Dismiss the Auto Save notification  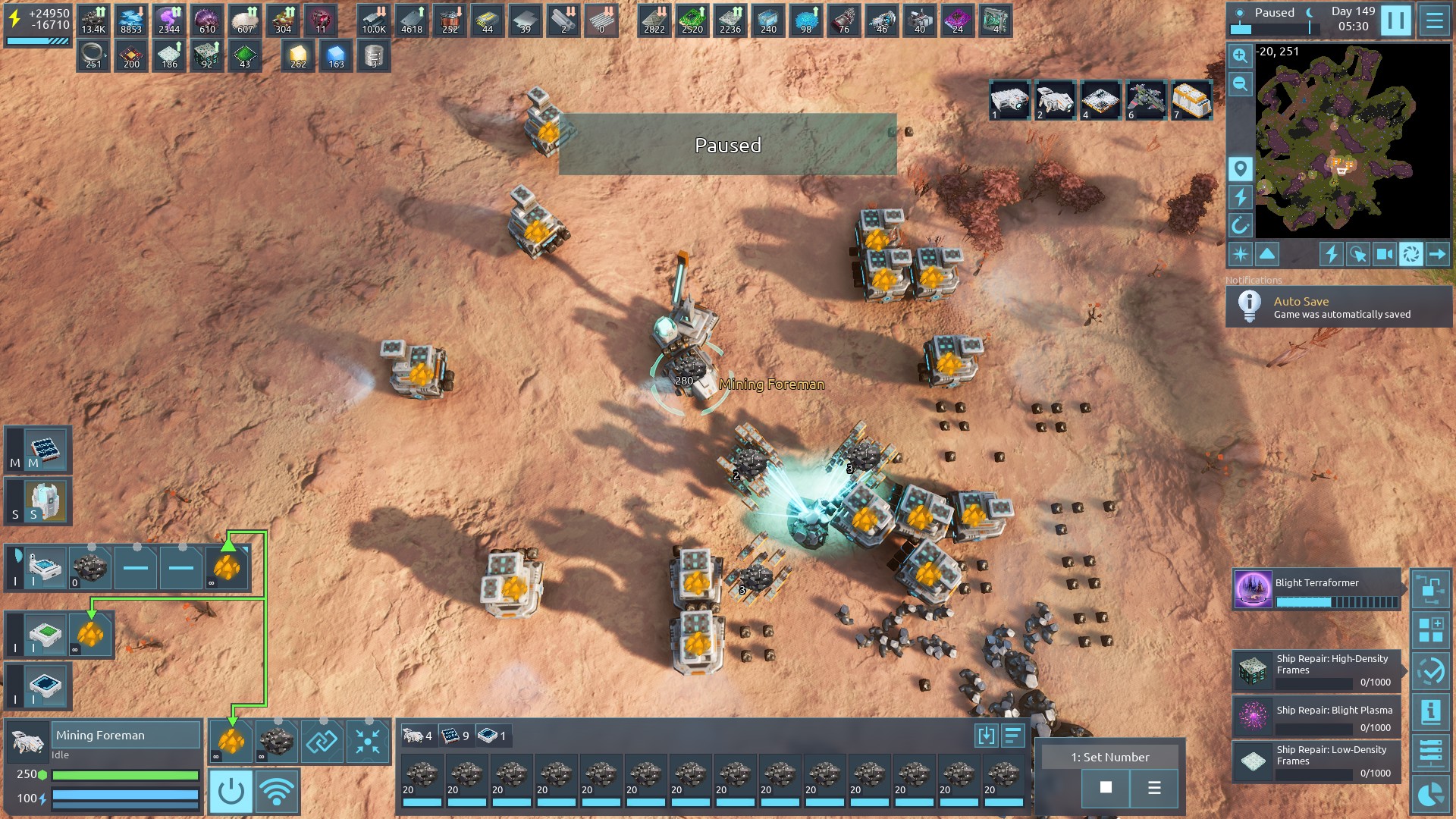coord(1339,307)
